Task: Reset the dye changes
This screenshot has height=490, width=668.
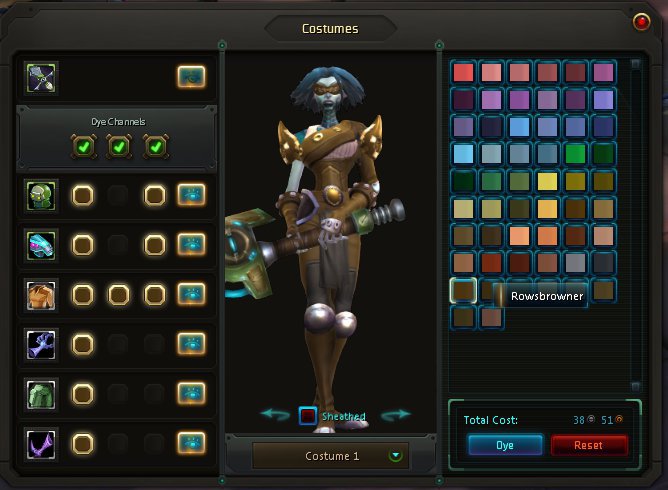Action: click(x=589, y=445)
